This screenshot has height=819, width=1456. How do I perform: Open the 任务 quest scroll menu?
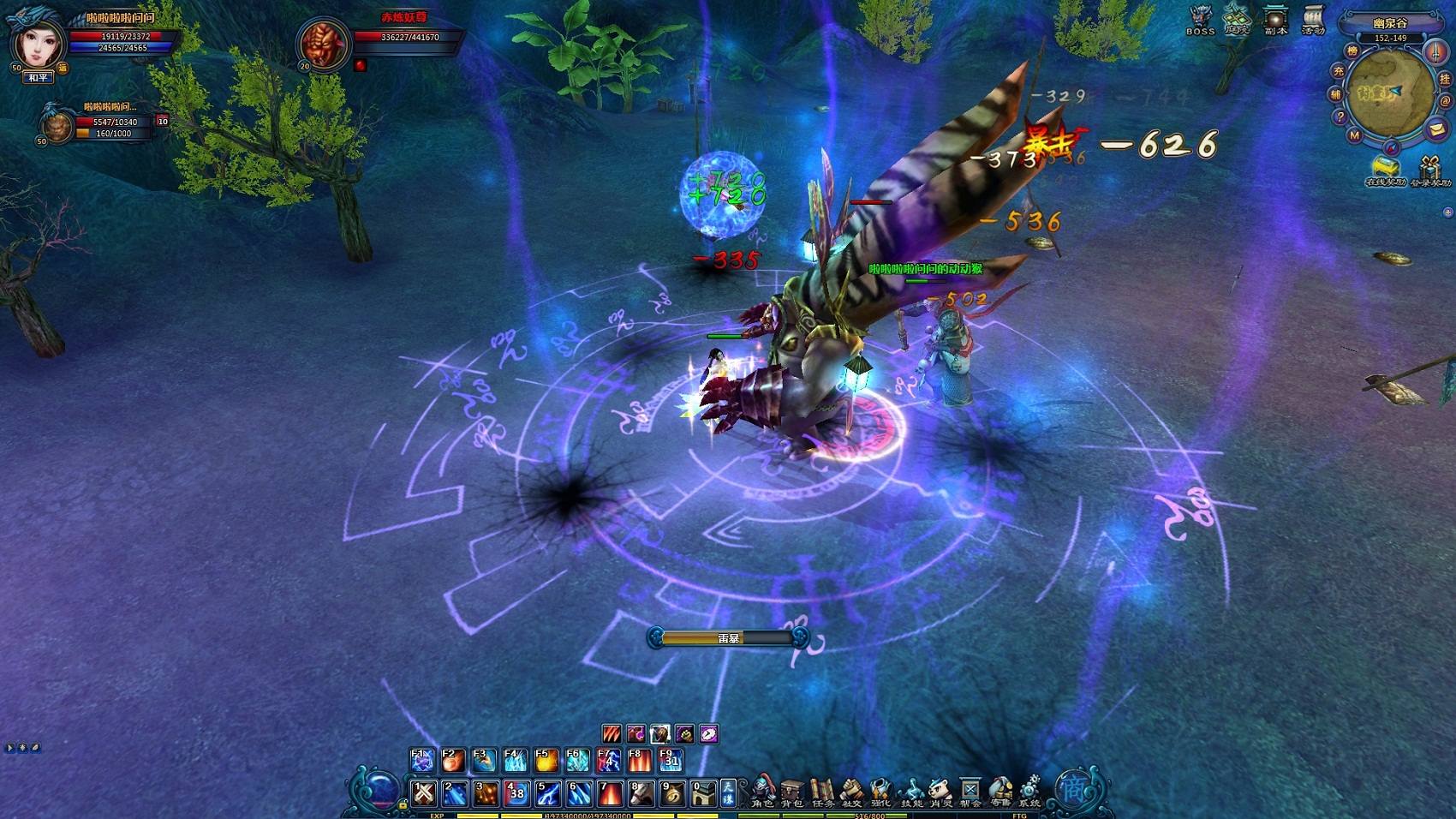[x=822, y=792]
